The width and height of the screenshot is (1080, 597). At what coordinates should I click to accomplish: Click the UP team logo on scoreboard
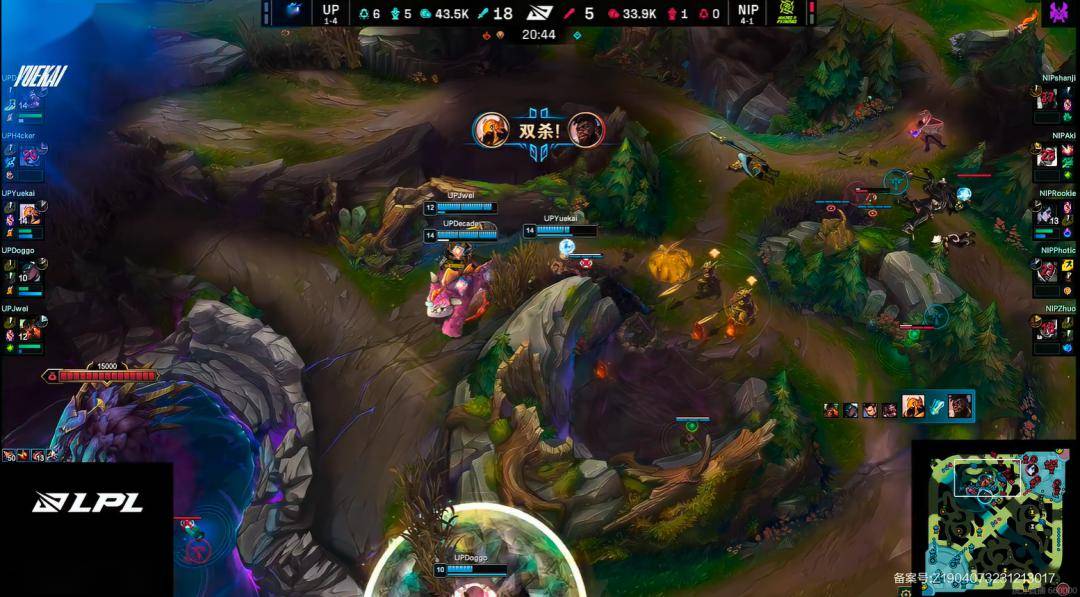[x=294, y=12]
